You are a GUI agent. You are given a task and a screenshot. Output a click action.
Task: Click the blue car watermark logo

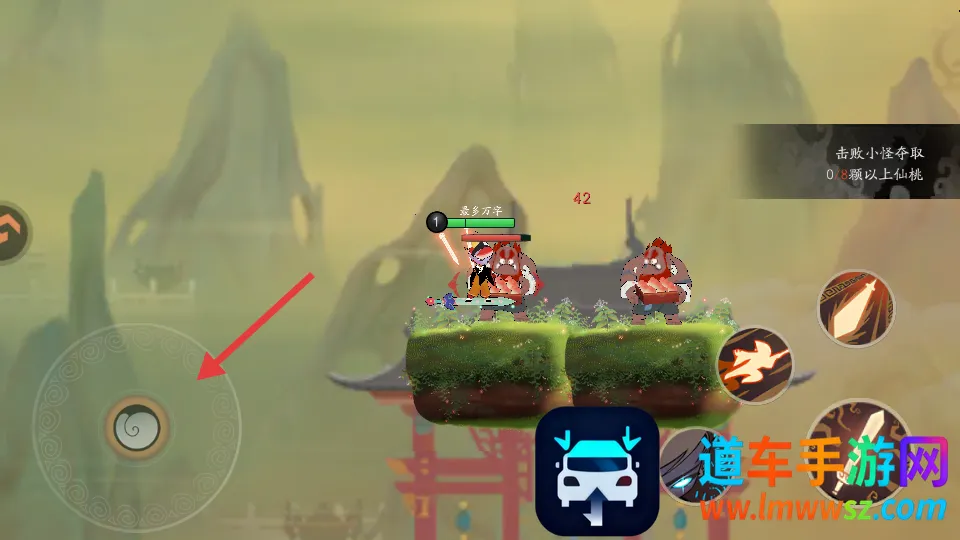tap(597, 472)
